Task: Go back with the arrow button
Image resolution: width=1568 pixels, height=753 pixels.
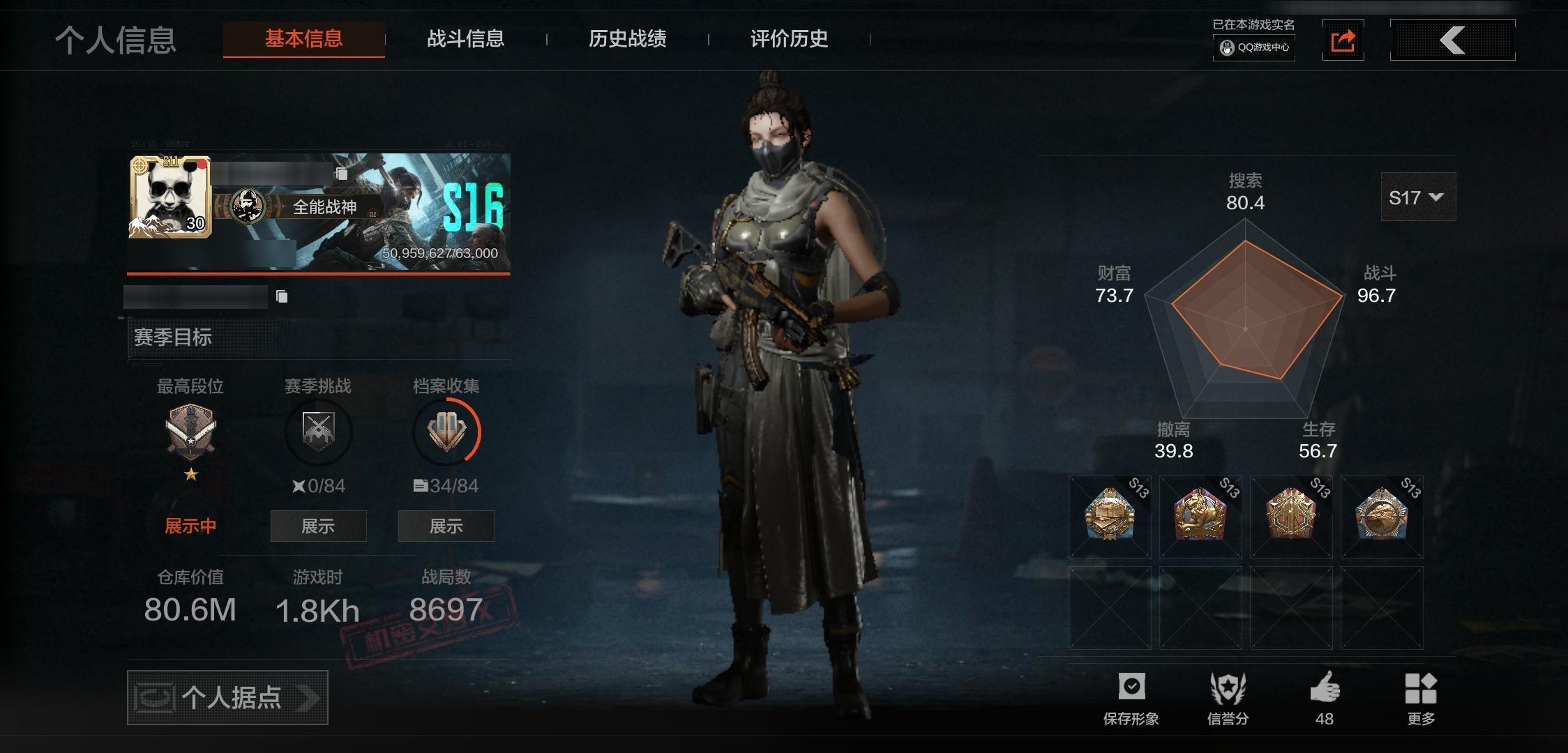Action: pos(1452,40)
